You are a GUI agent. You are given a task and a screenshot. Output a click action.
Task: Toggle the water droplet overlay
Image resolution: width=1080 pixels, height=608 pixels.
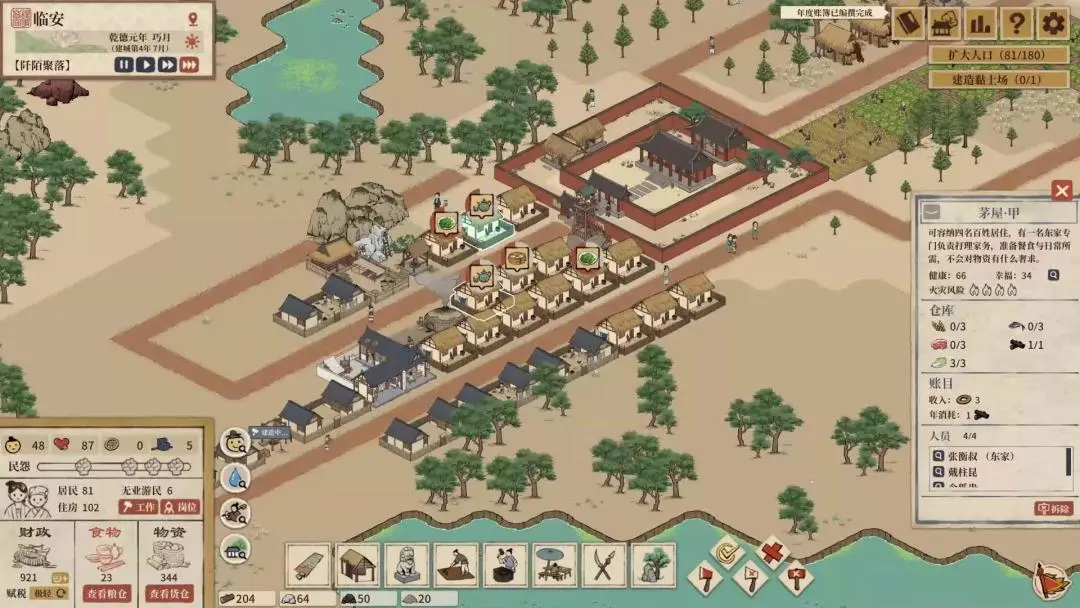[x=236, y=478]
